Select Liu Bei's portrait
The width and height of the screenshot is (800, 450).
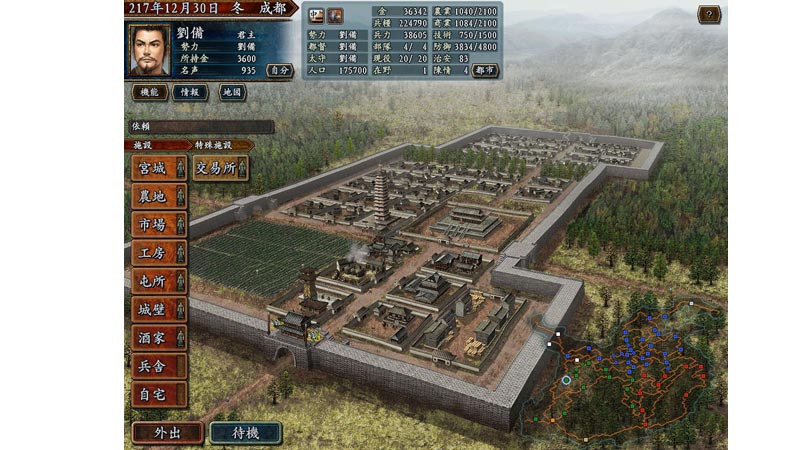coord(149,50)
